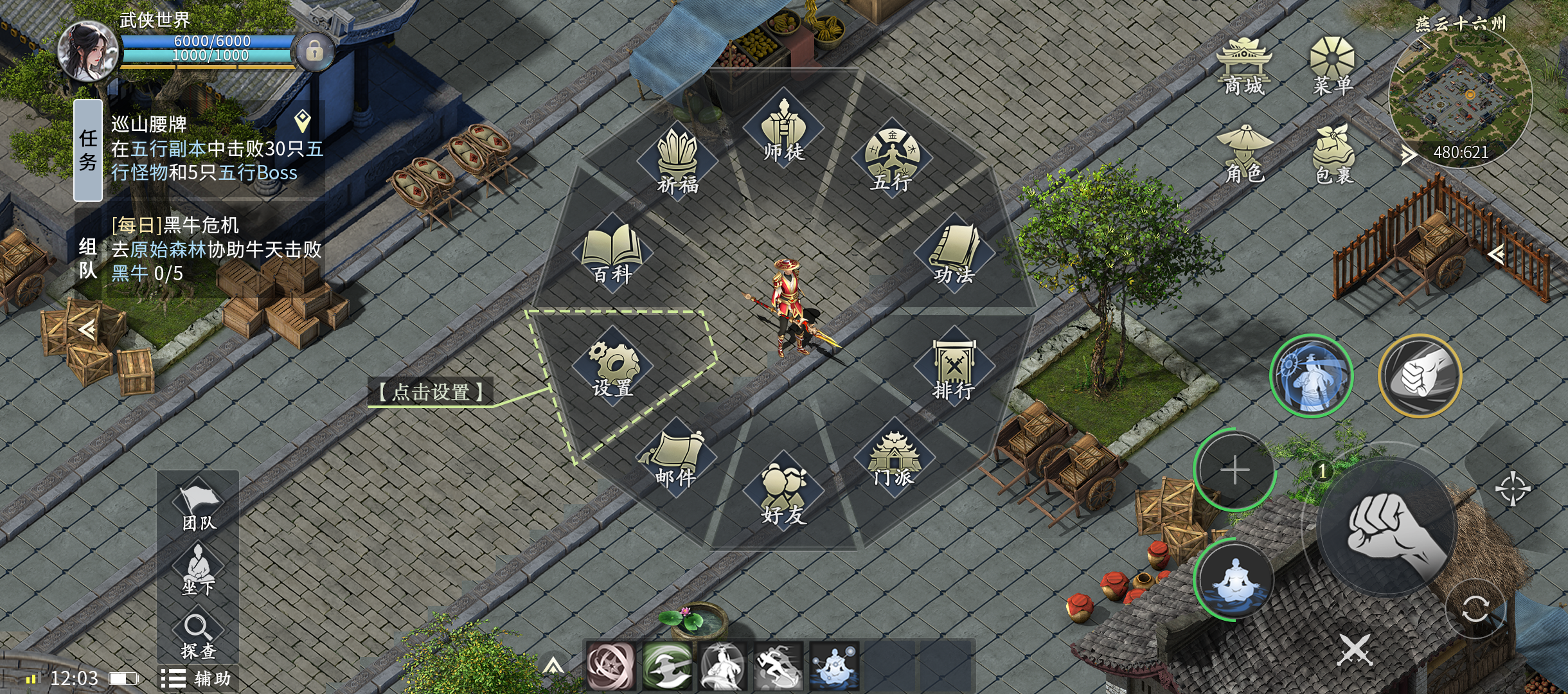Open 功法 skills scroll menu
1568x694 pixels.
click(954, 253)
